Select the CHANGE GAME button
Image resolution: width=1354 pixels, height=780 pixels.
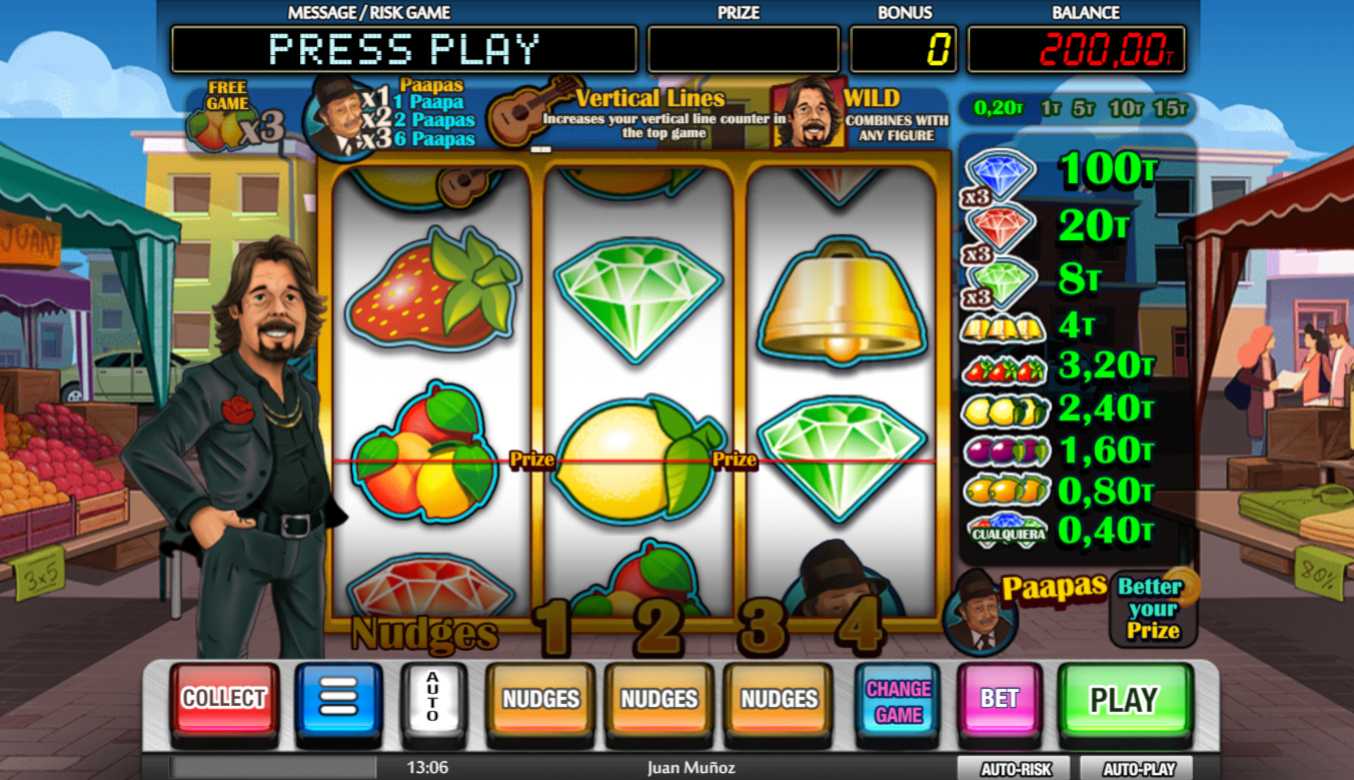(898, 700)
